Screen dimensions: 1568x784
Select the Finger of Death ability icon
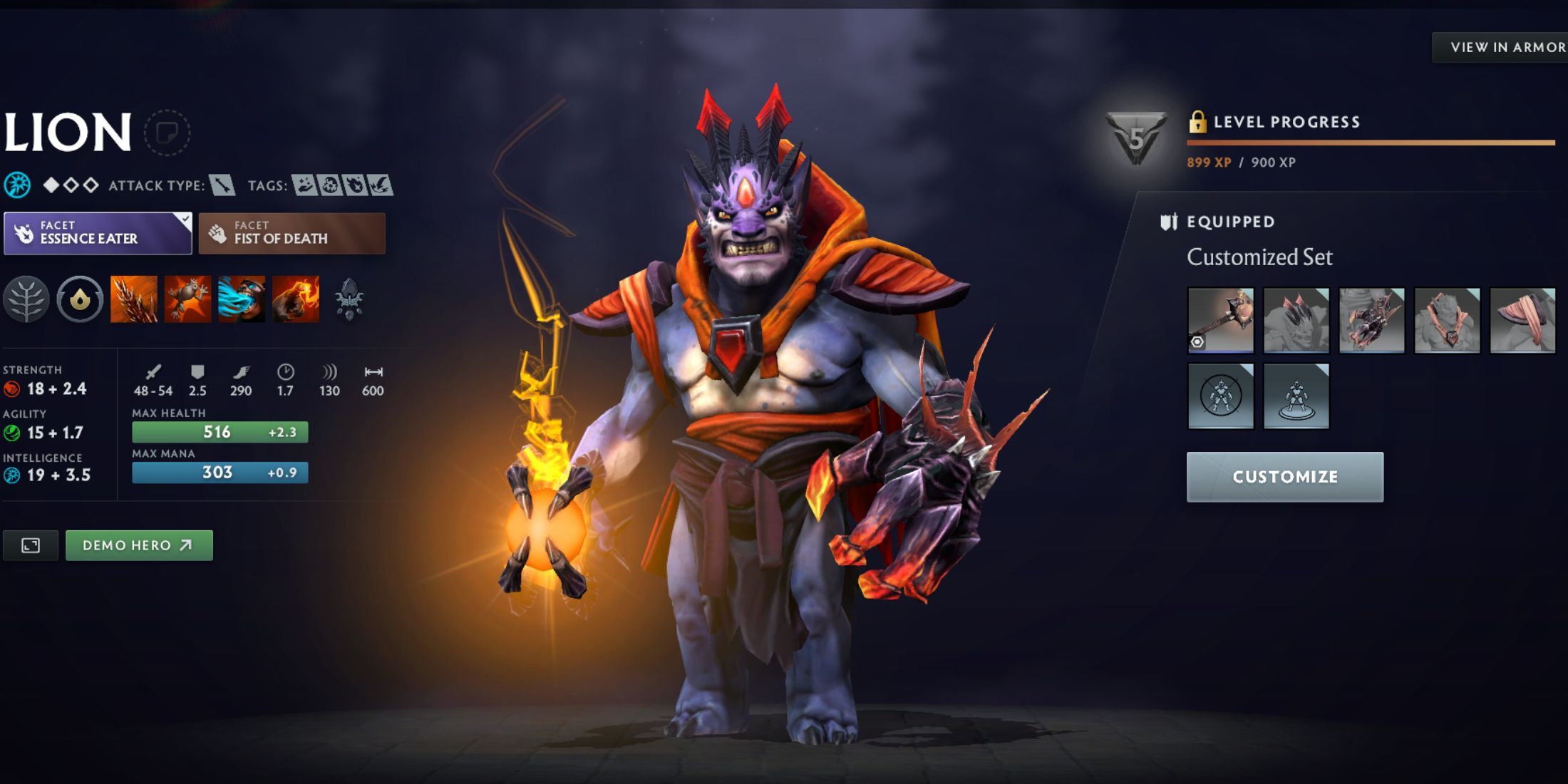tap(296, 299)
